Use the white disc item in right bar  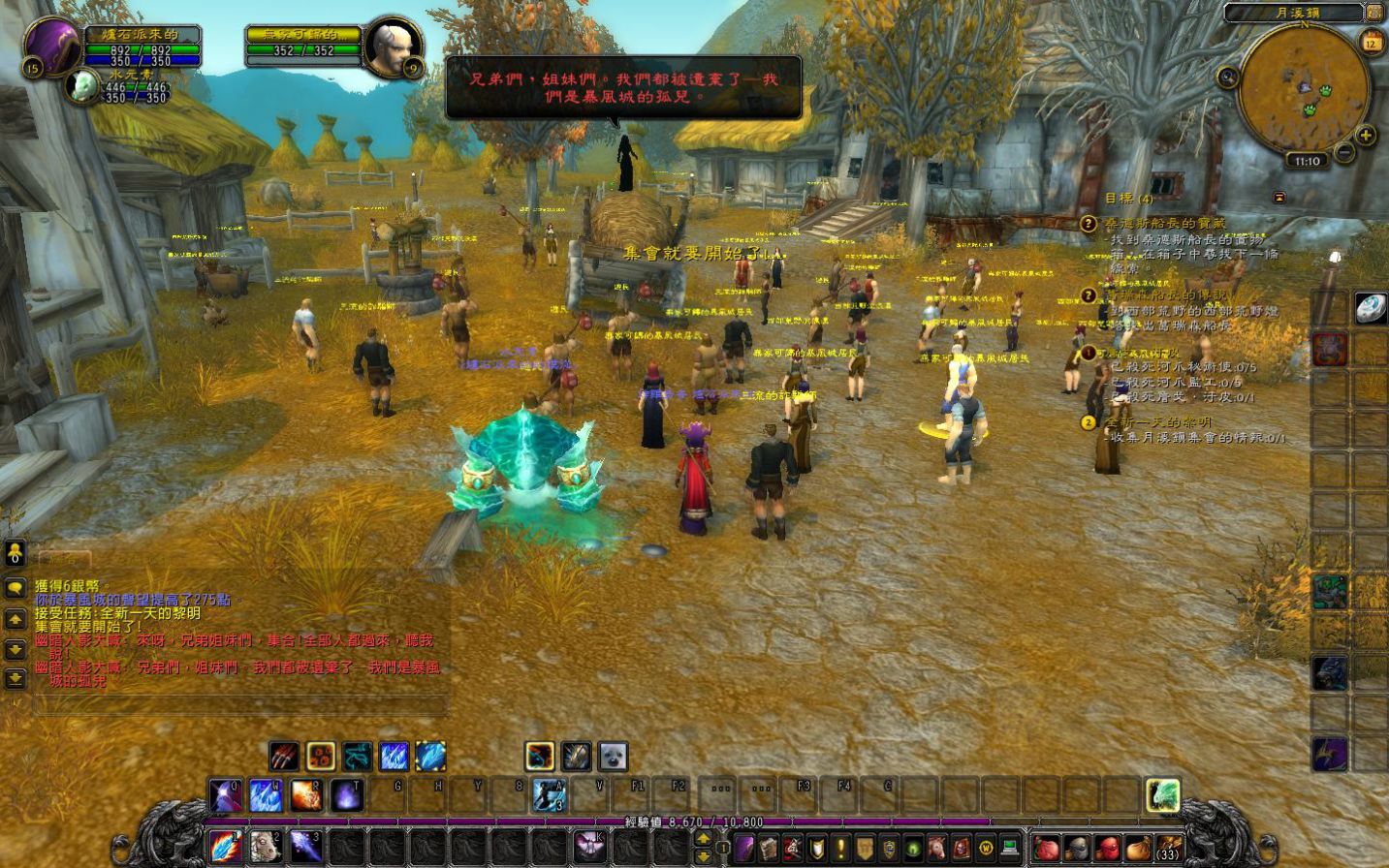coord(1370,308)
